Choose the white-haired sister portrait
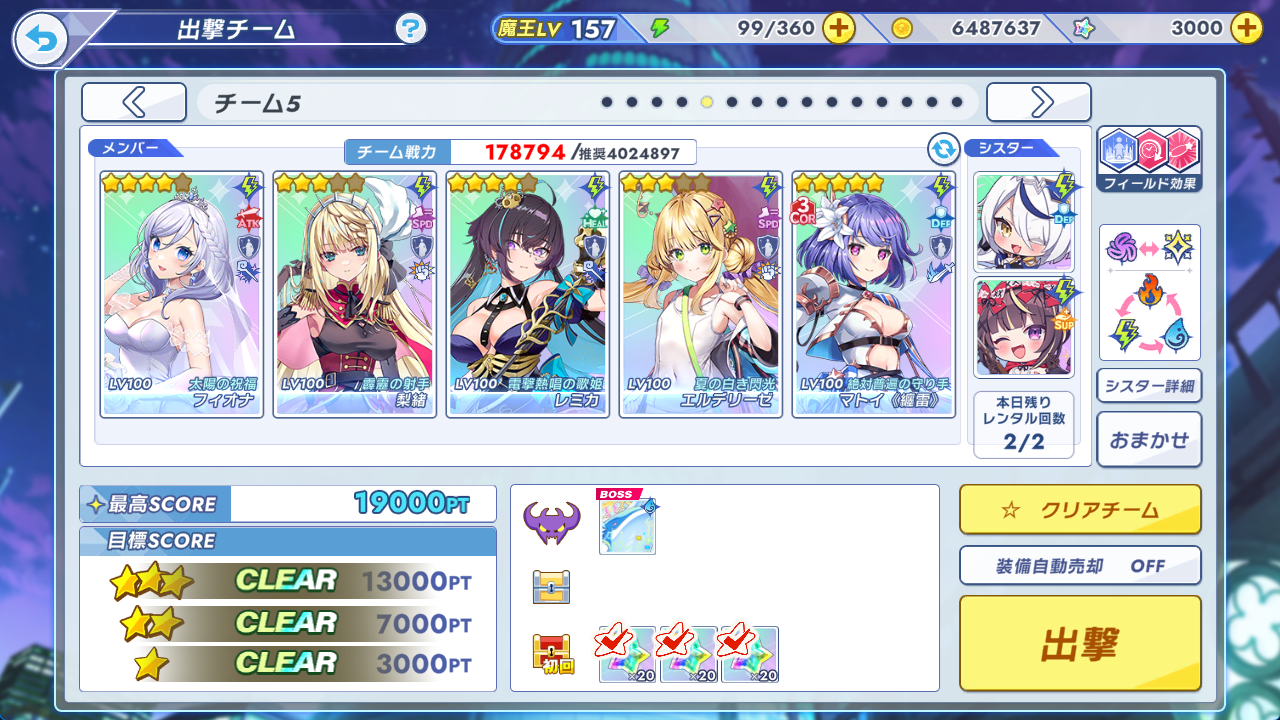 [x=1023, y=222]
